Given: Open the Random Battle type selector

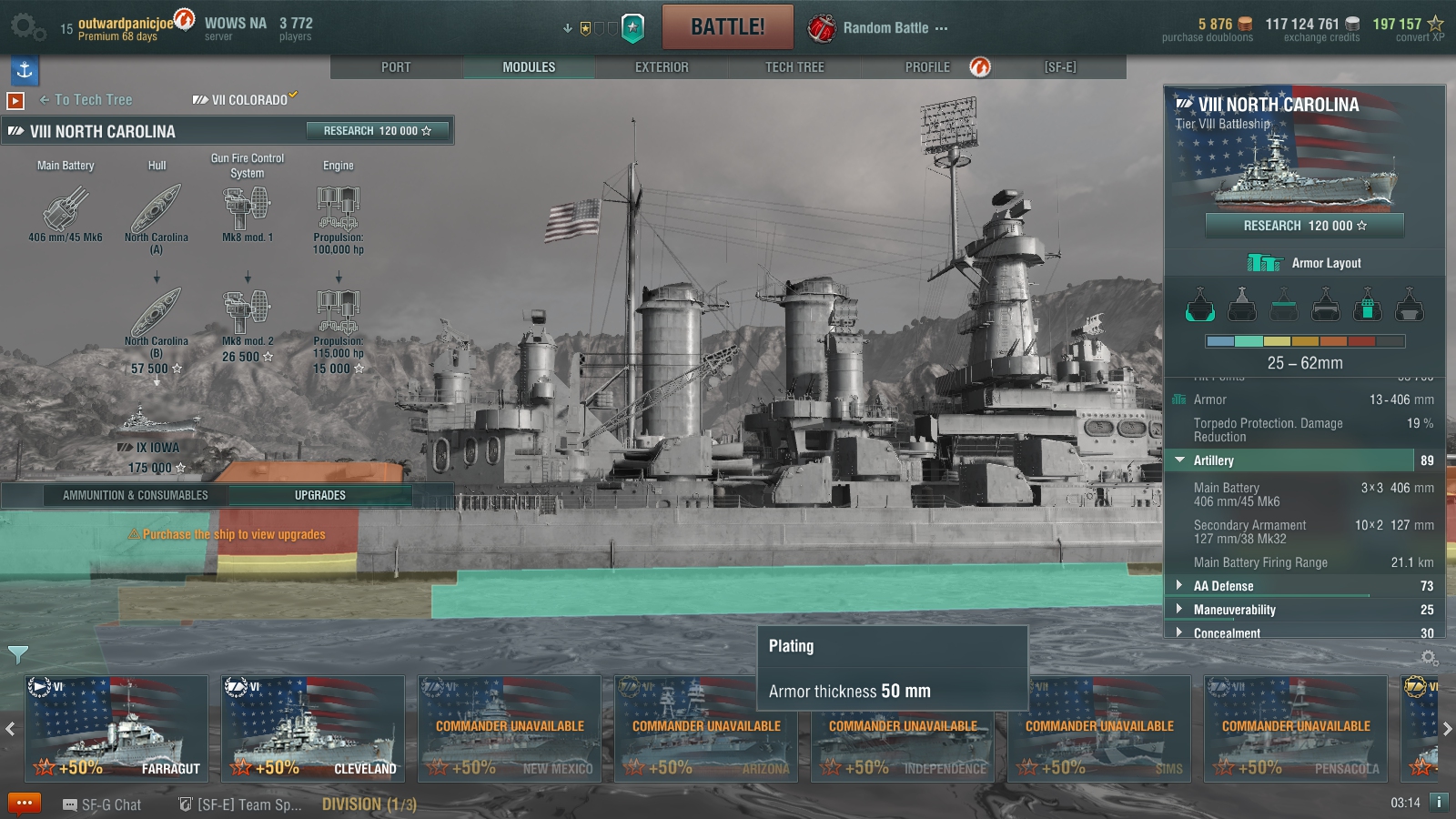Looking at the screenshot, I should coord(884,28).
